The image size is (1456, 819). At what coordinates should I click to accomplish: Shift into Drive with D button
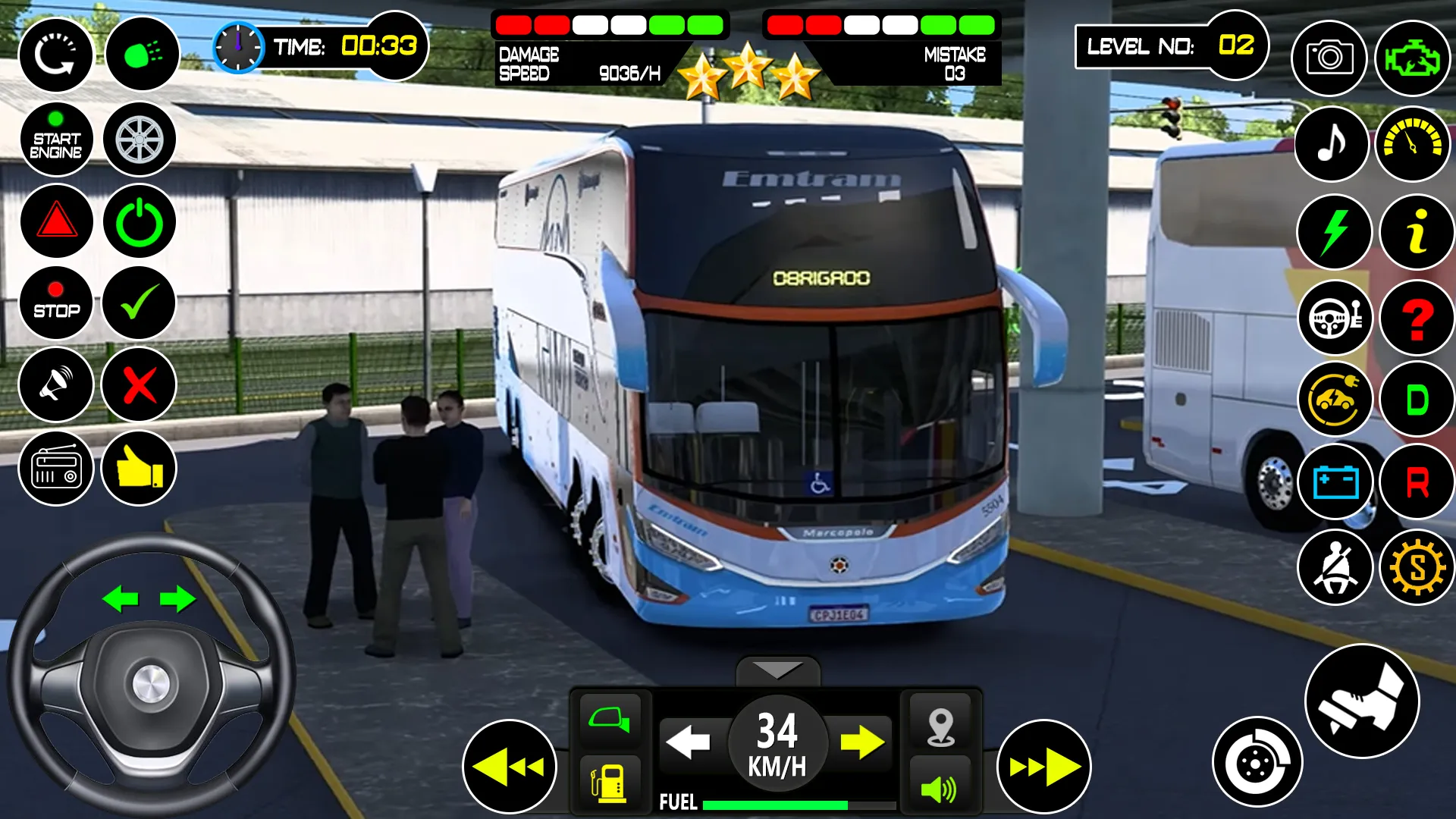click(x=1417, y=400)
